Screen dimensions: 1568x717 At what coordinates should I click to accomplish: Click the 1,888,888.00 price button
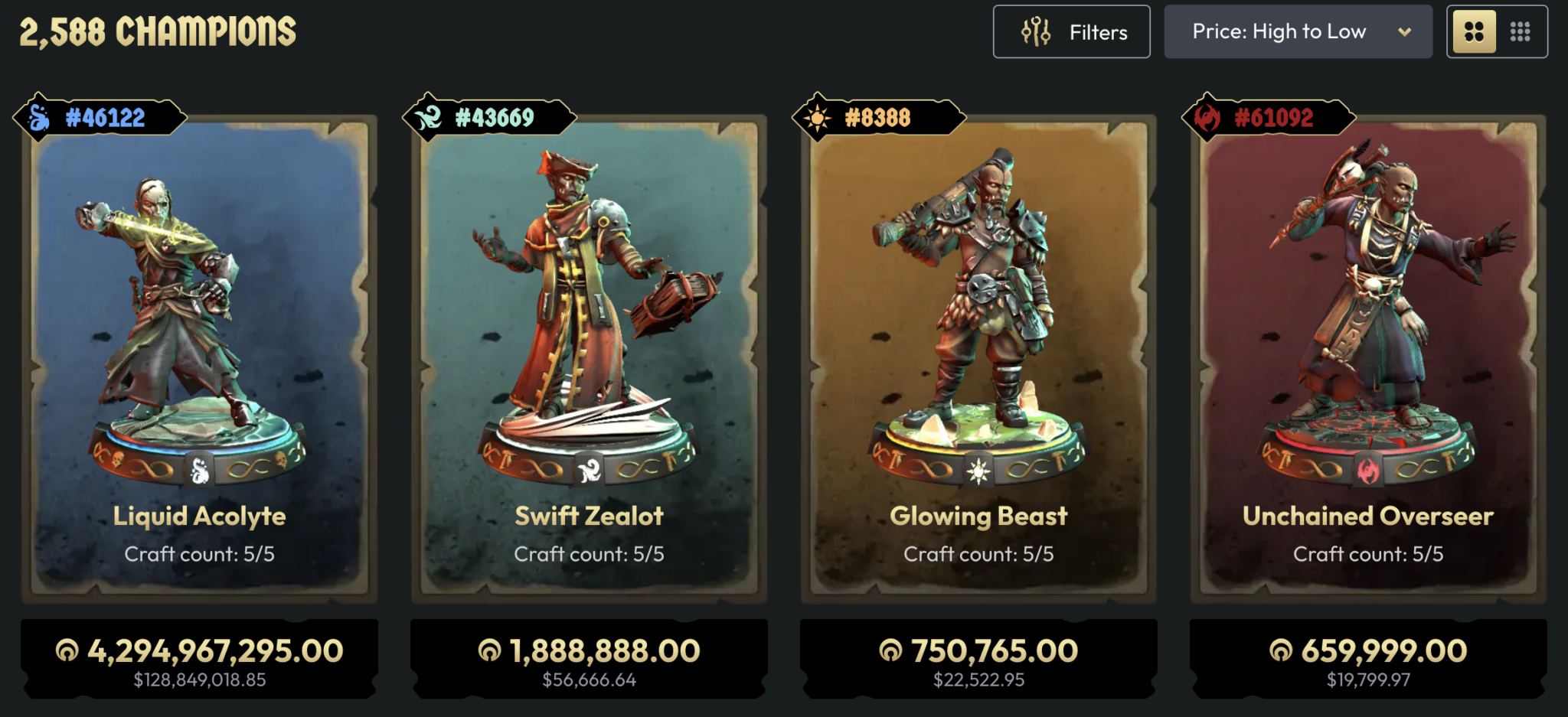tap(589, 659)
